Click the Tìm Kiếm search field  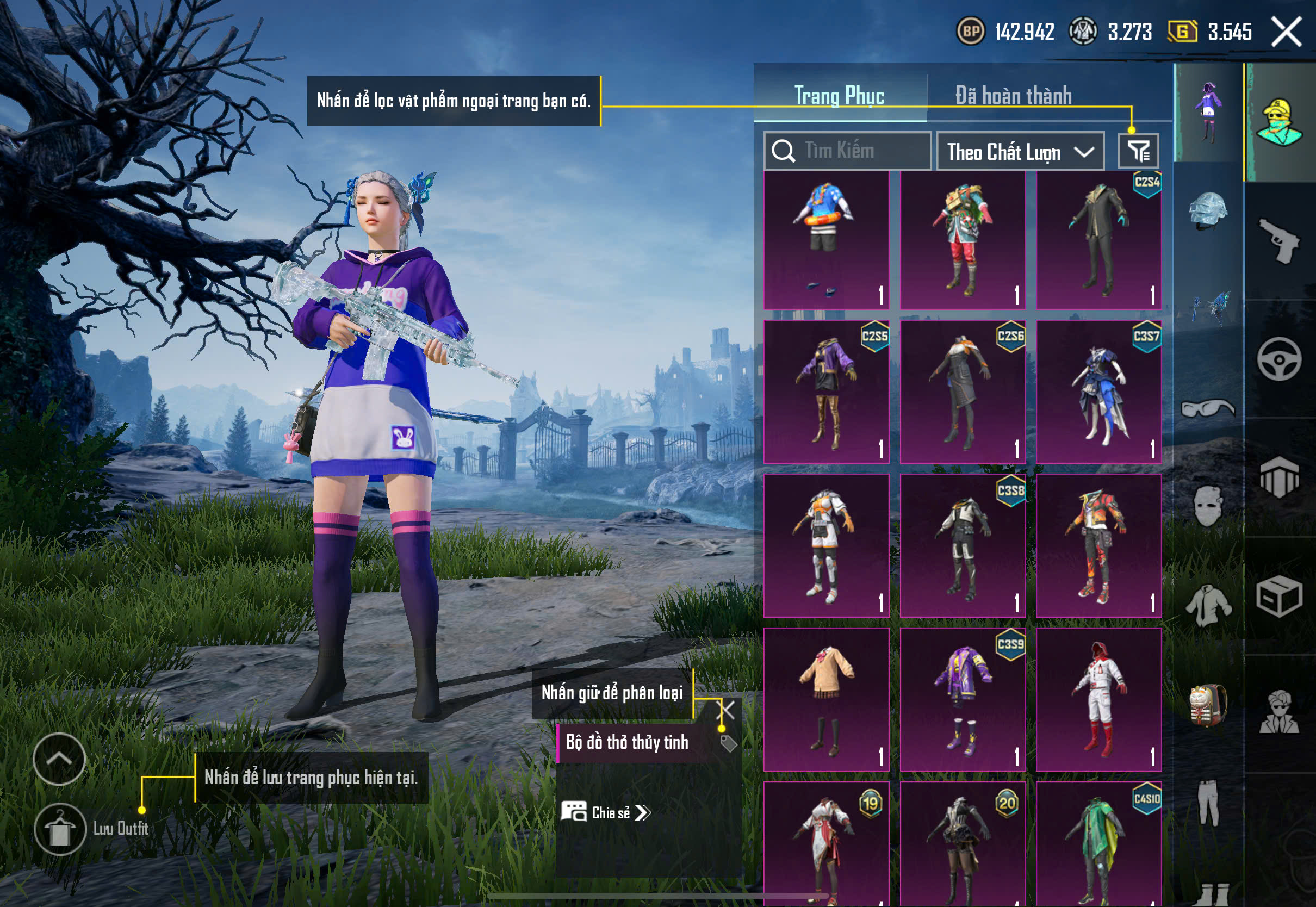click(847, 151)
